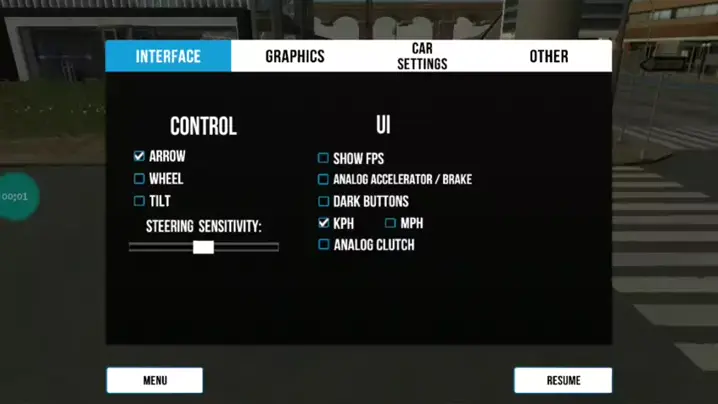
Task: Return to the main Menu
Action: click(155, 380)
